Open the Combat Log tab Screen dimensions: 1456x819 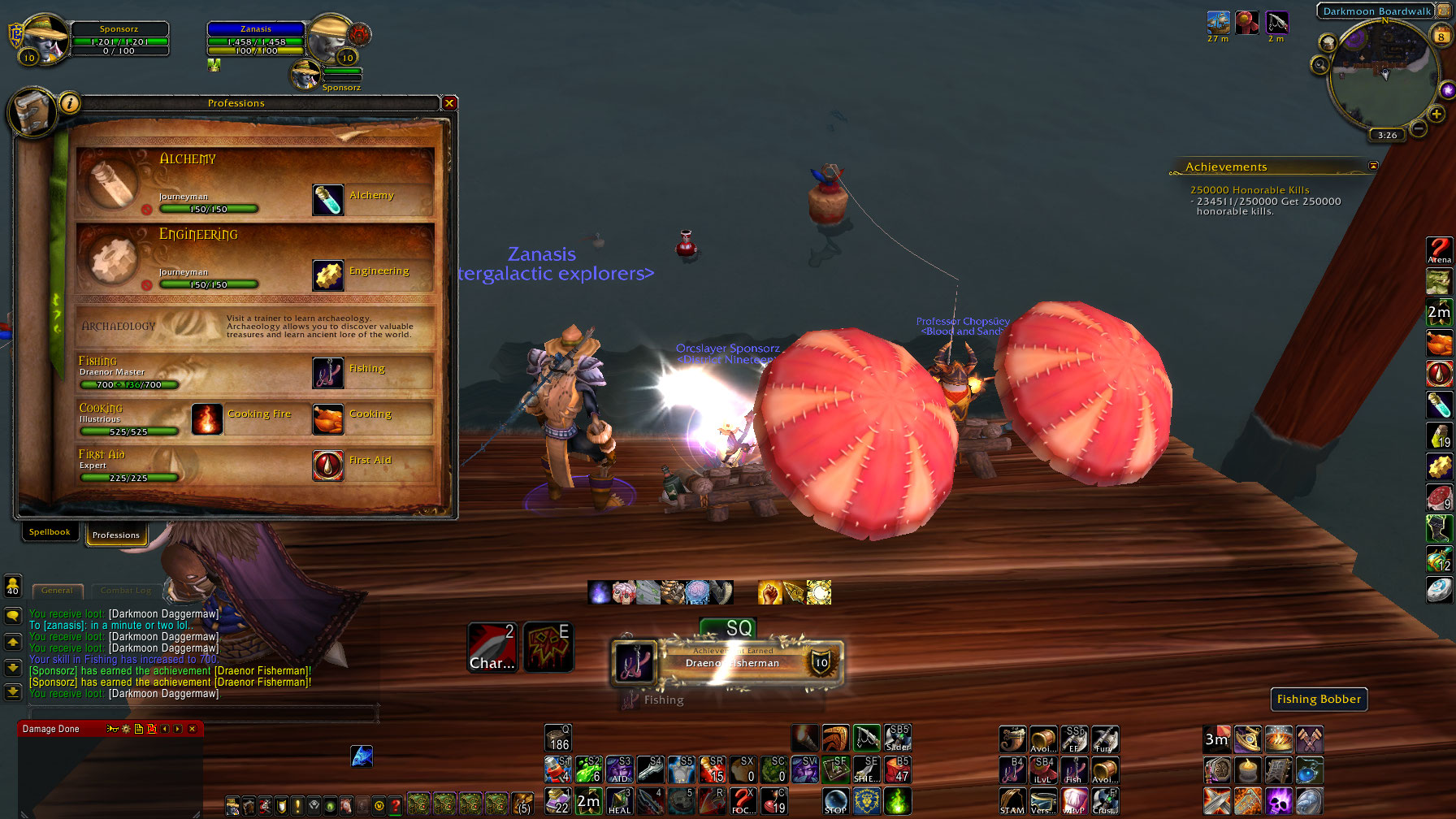(125, 591)
